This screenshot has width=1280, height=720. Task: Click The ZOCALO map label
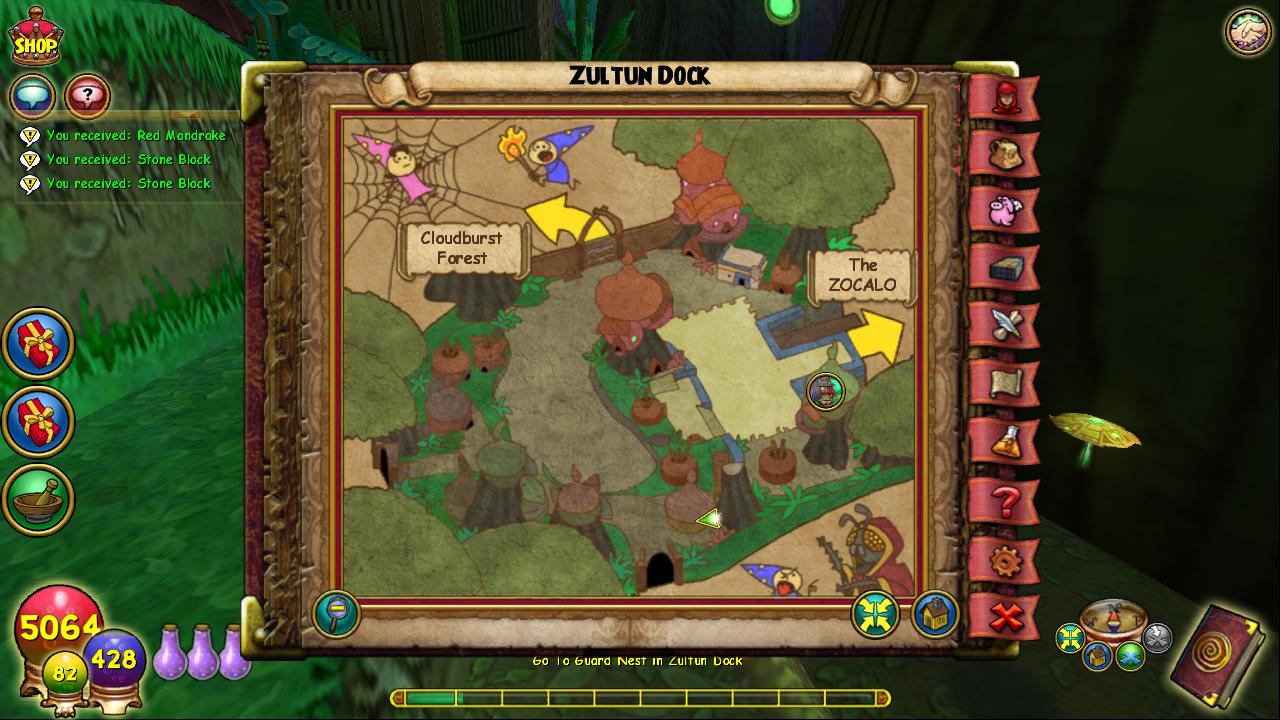pos(863,274)
